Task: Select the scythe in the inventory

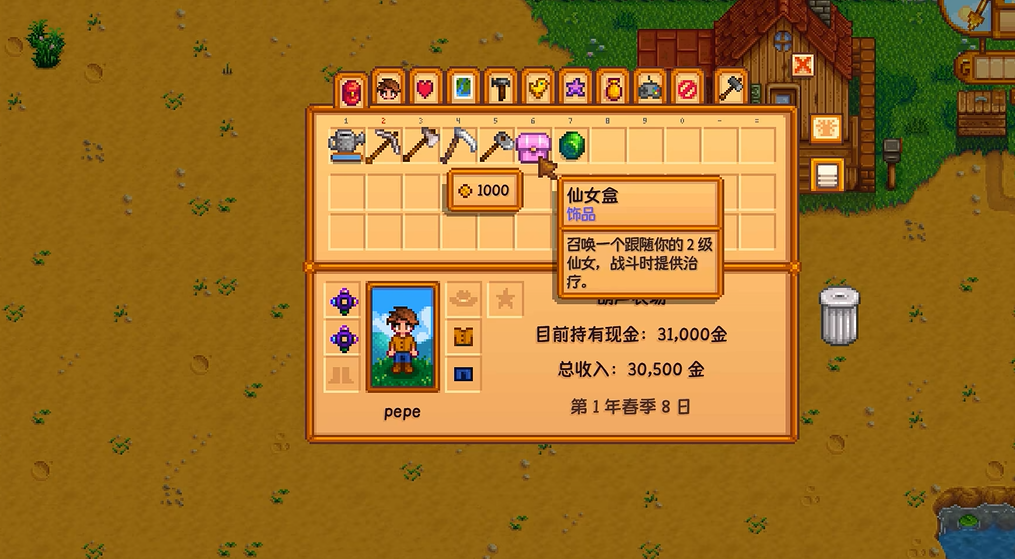Action: [459, 146]
